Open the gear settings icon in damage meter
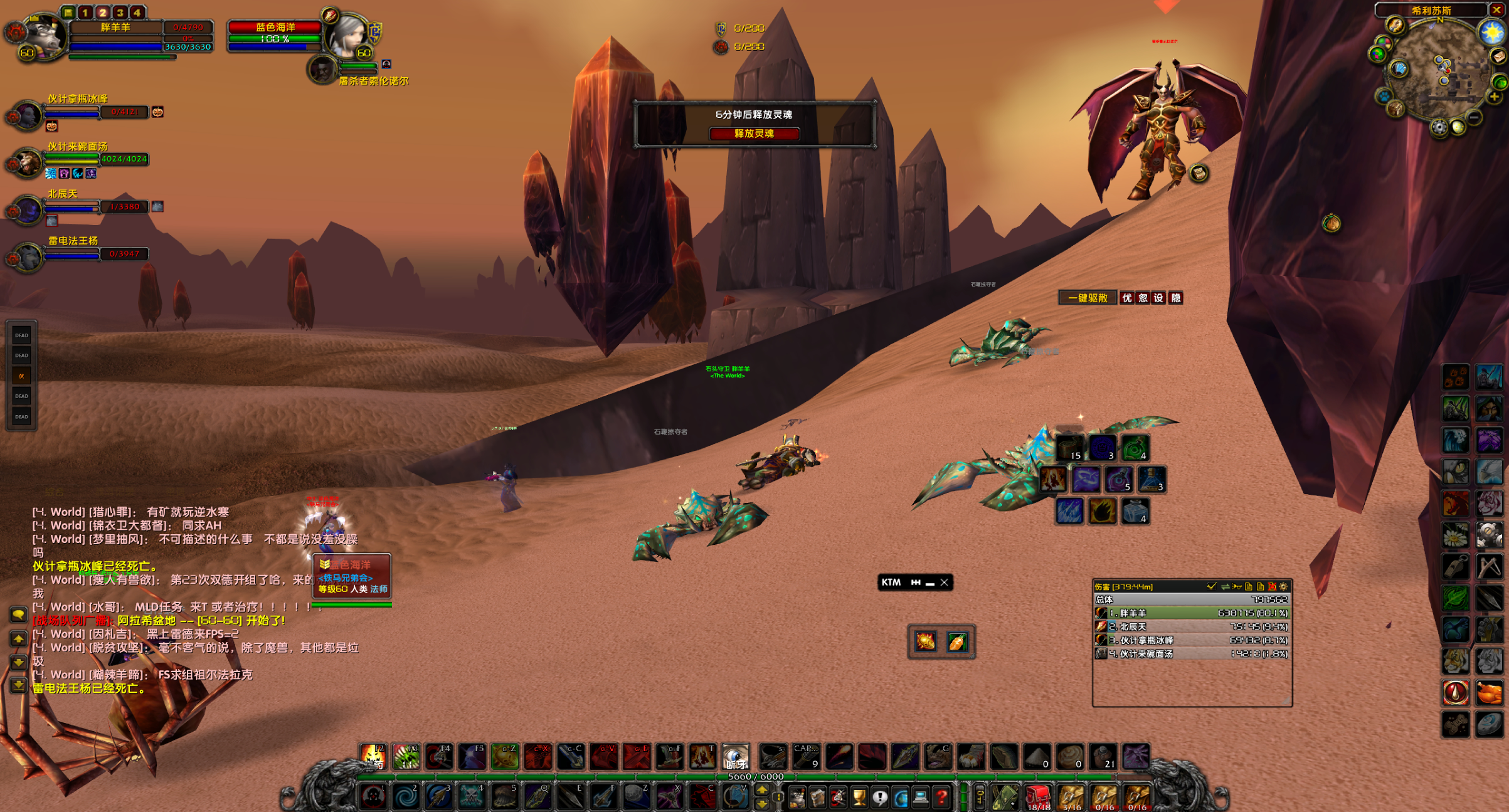 [x=1283, y=586]
